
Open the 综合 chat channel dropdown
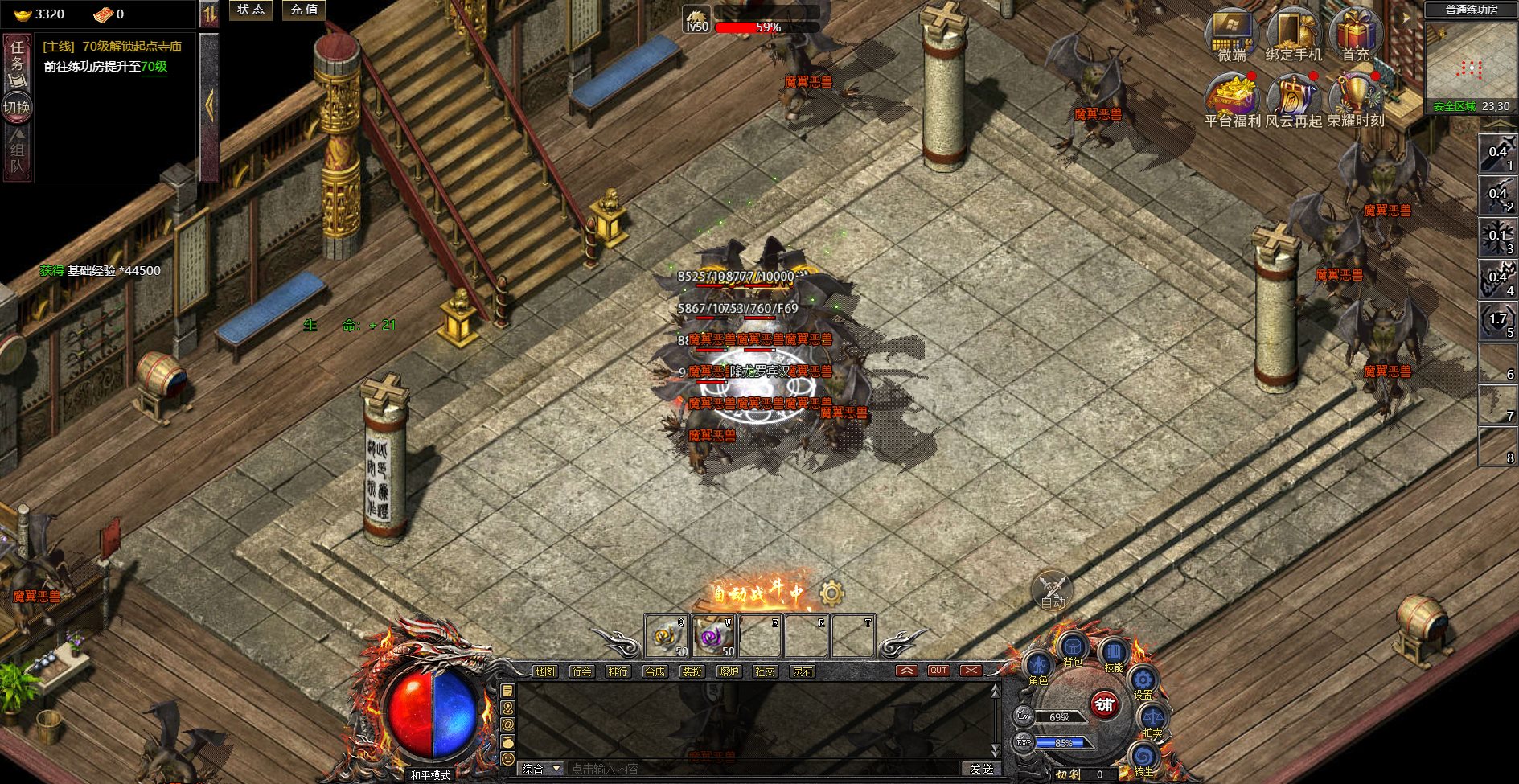[x=540, y=770]
